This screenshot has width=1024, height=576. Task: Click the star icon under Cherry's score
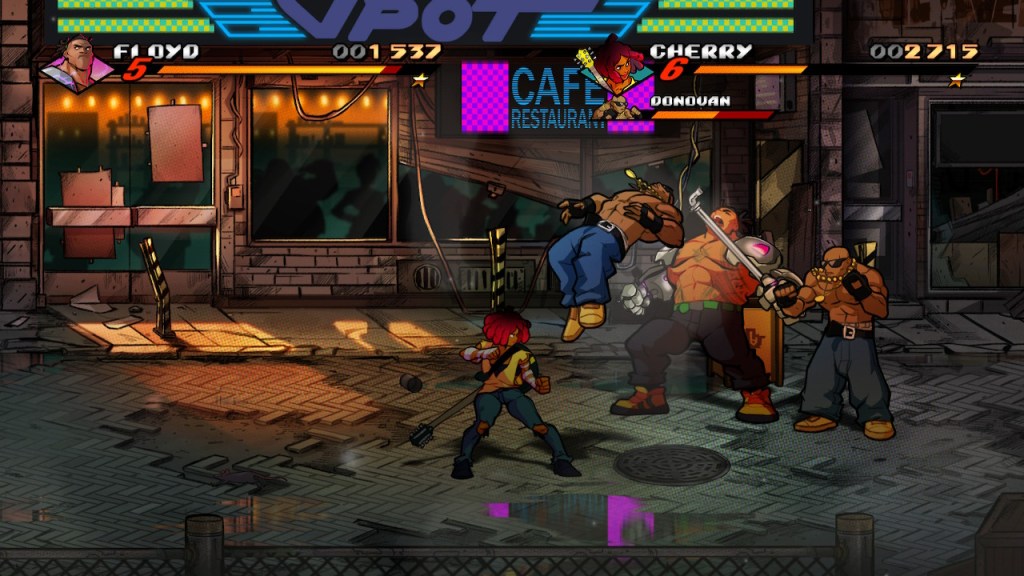point(957,78)
